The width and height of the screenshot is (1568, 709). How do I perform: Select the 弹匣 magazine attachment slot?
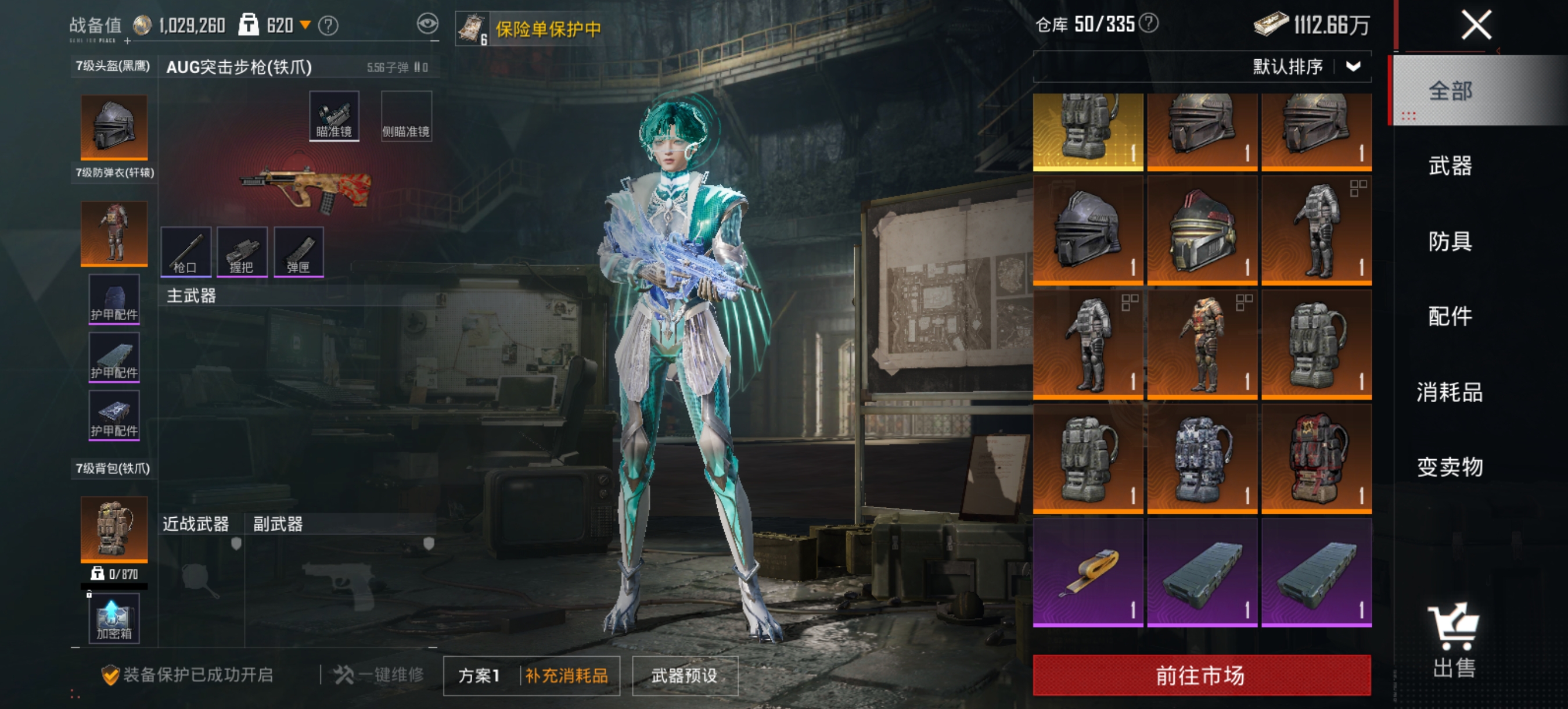click(x=299, y=252)
